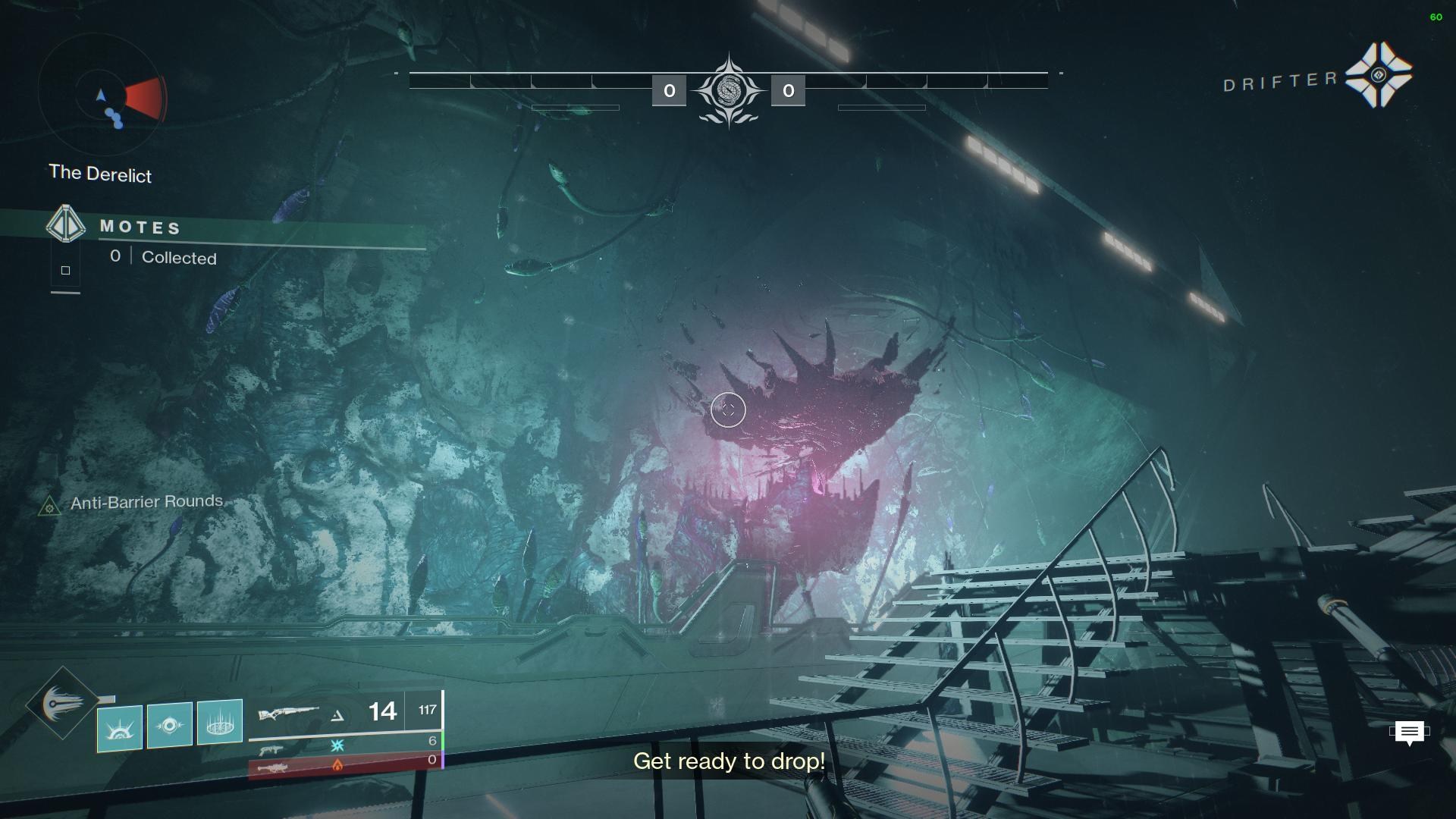Activate the spiked ring class ability icon
Image resolution: width=1456 pixels, height=819 pixels.
click(219, 722)
